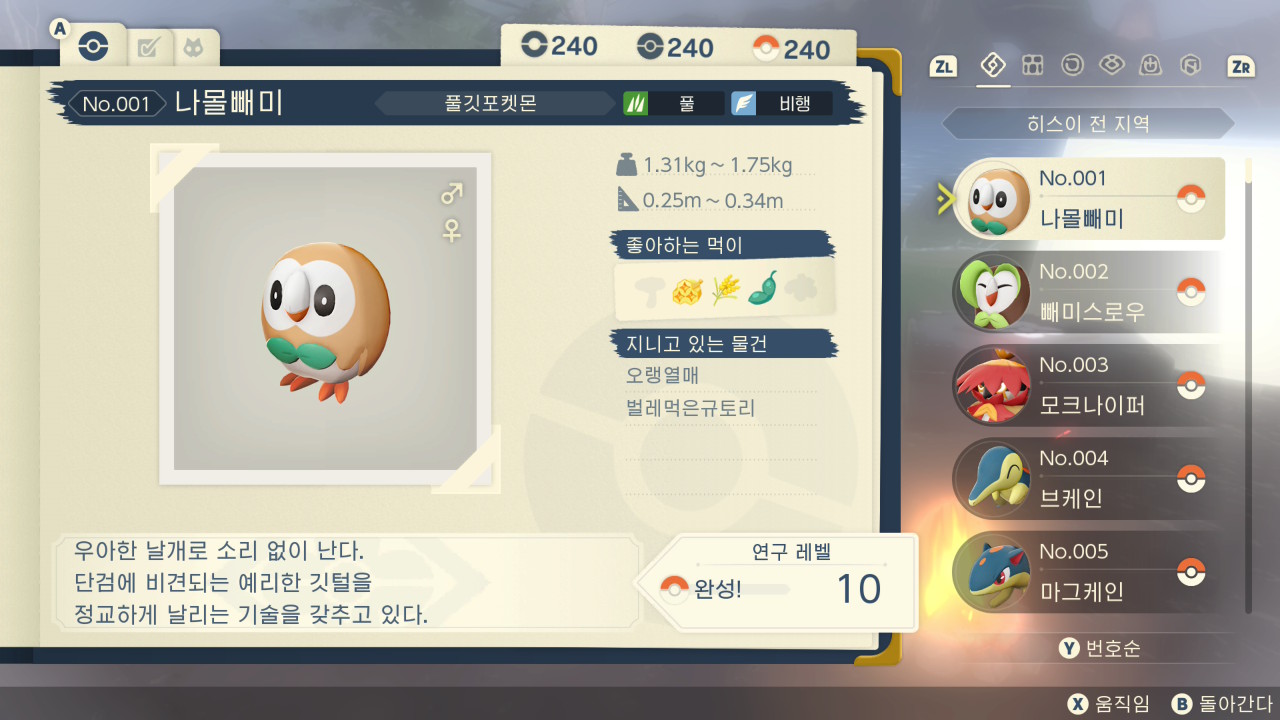Open the No.003 모크나이퍼 entry
This screenshot has width=1280, height=720.
click(x=1088, y=385)
